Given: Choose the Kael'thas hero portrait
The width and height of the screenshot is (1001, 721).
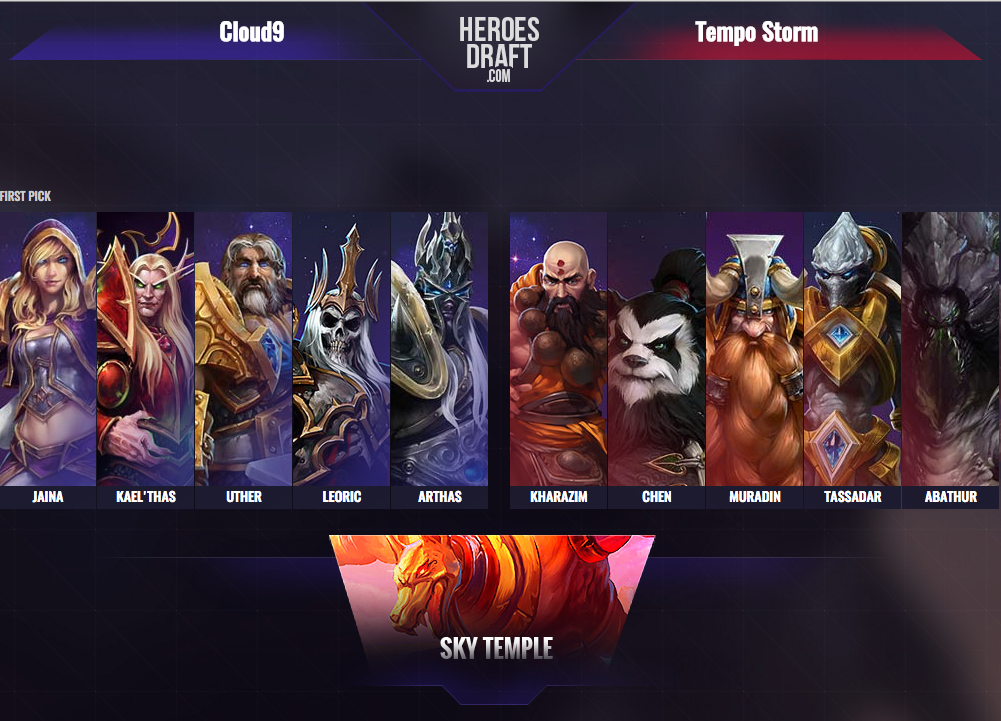Looking at the screenshot, I should click(146, 350).
